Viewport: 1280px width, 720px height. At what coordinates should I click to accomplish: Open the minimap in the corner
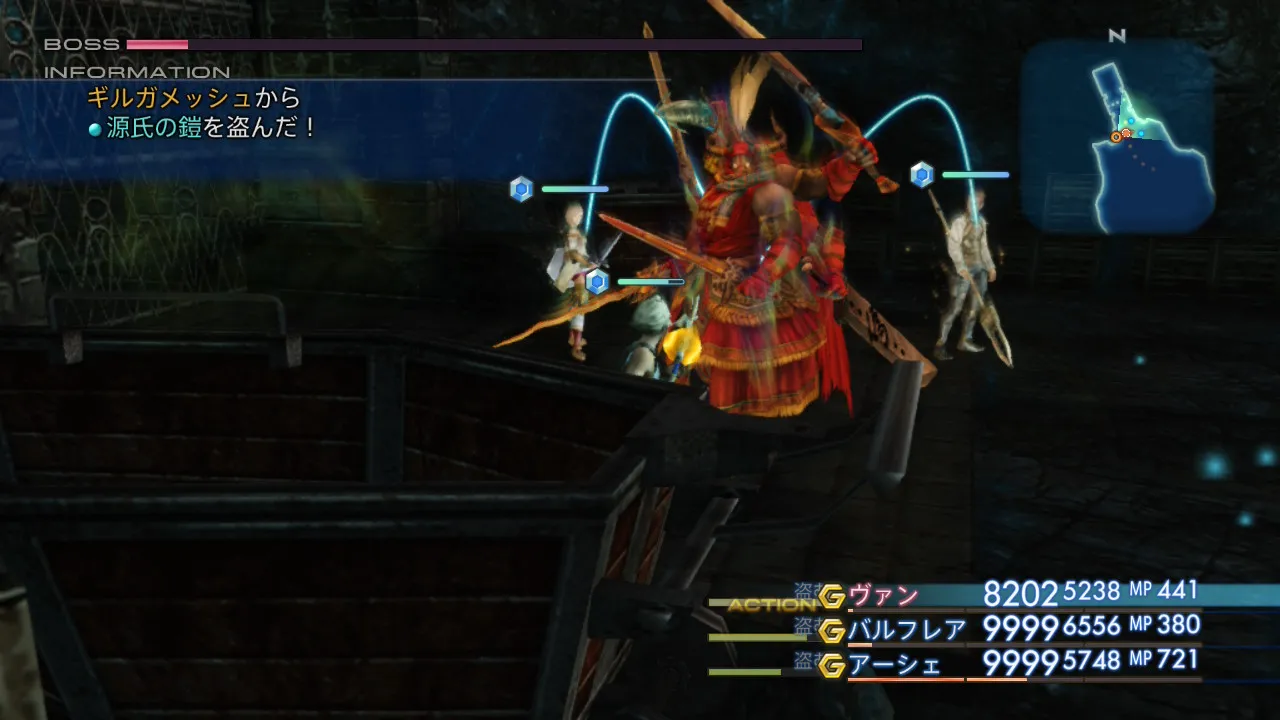point(1117,137)
